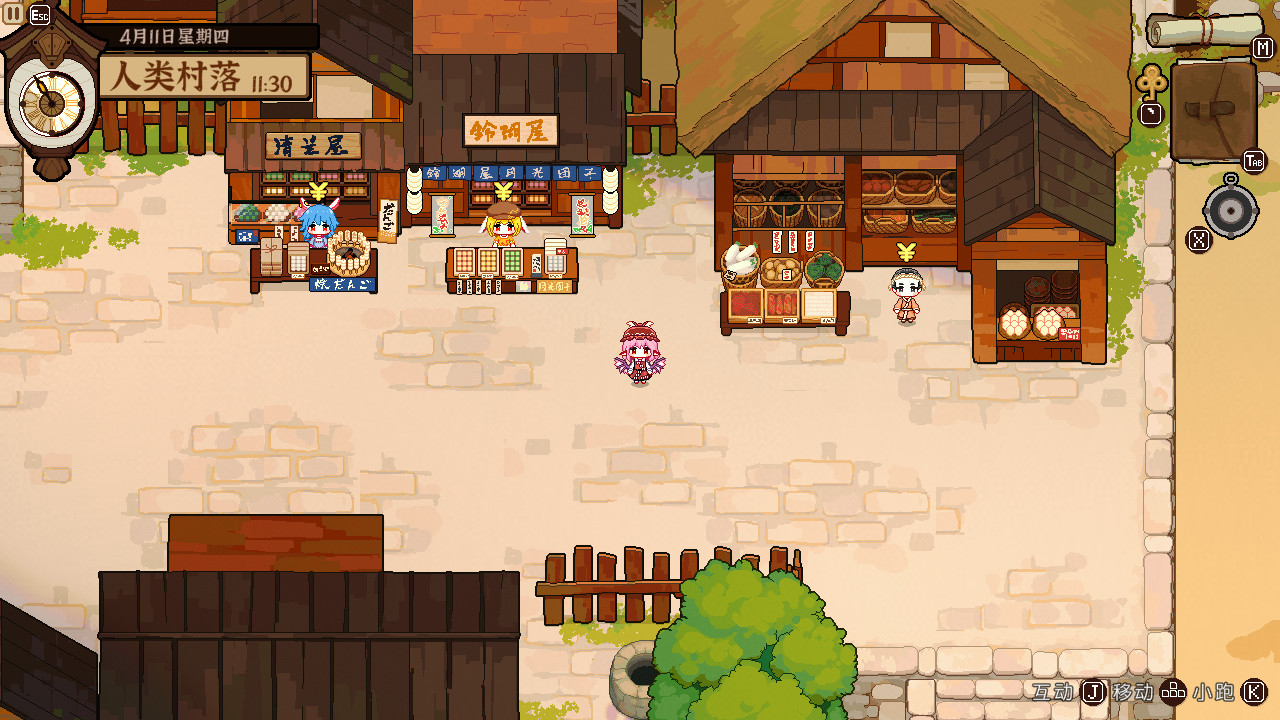Expand the small arrow key badge

tap(1149, 113)
